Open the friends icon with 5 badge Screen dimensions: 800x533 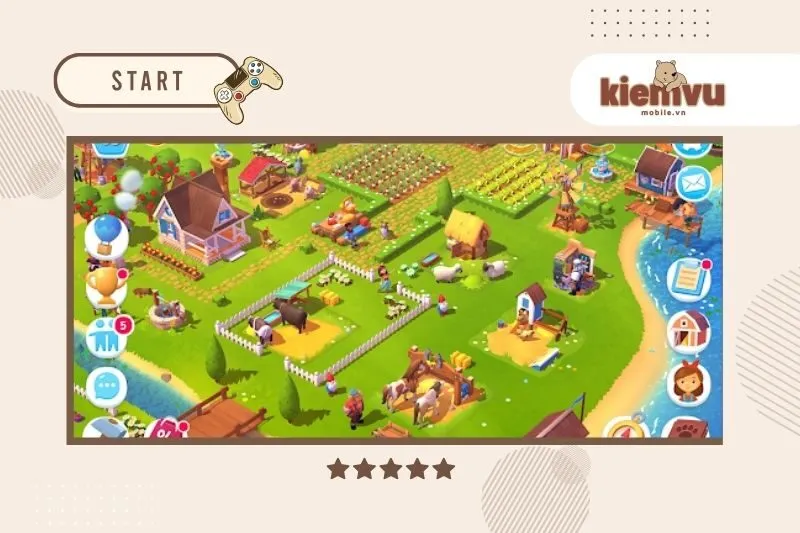(106, 337)
